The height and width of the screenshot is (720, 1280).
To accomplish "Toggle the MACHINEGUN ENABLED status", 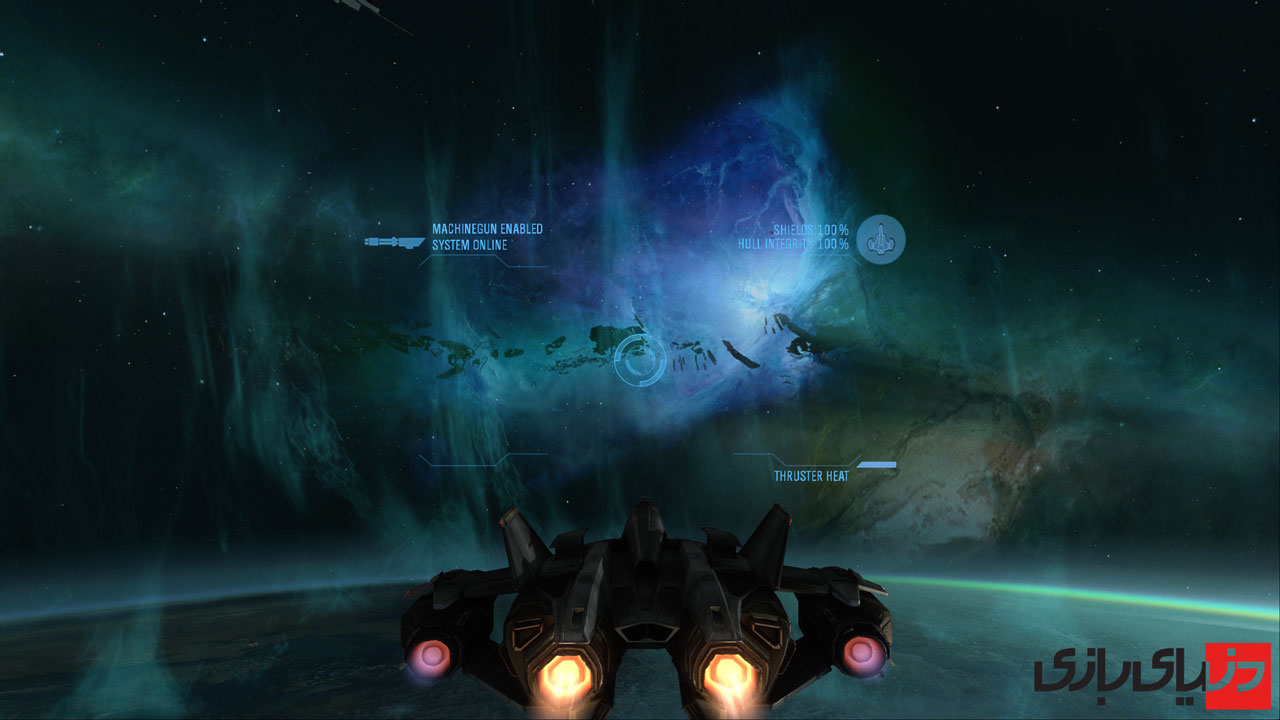I will point(486,228).
